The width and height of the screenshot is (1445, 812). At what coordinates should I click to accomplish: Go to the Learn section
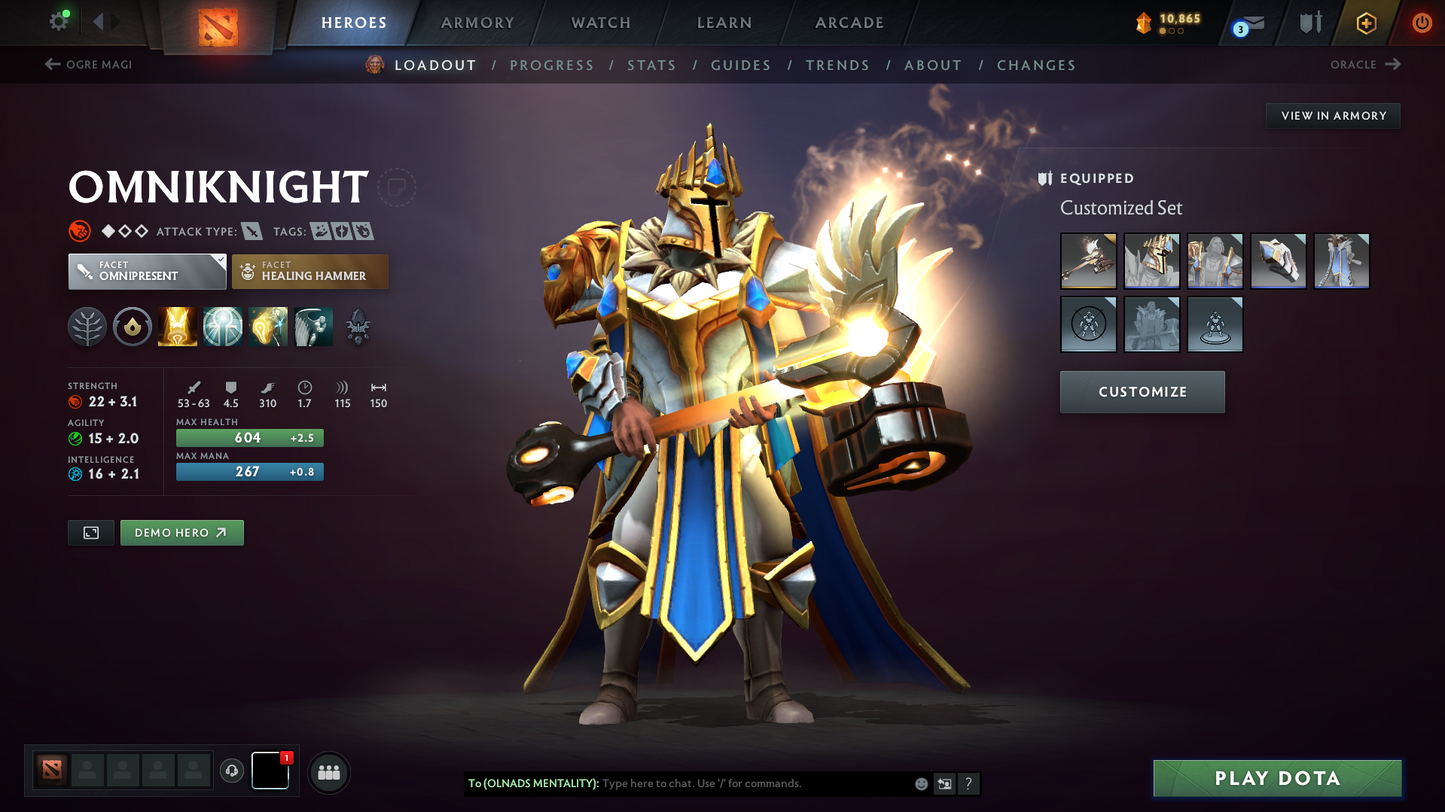point(724,23)
